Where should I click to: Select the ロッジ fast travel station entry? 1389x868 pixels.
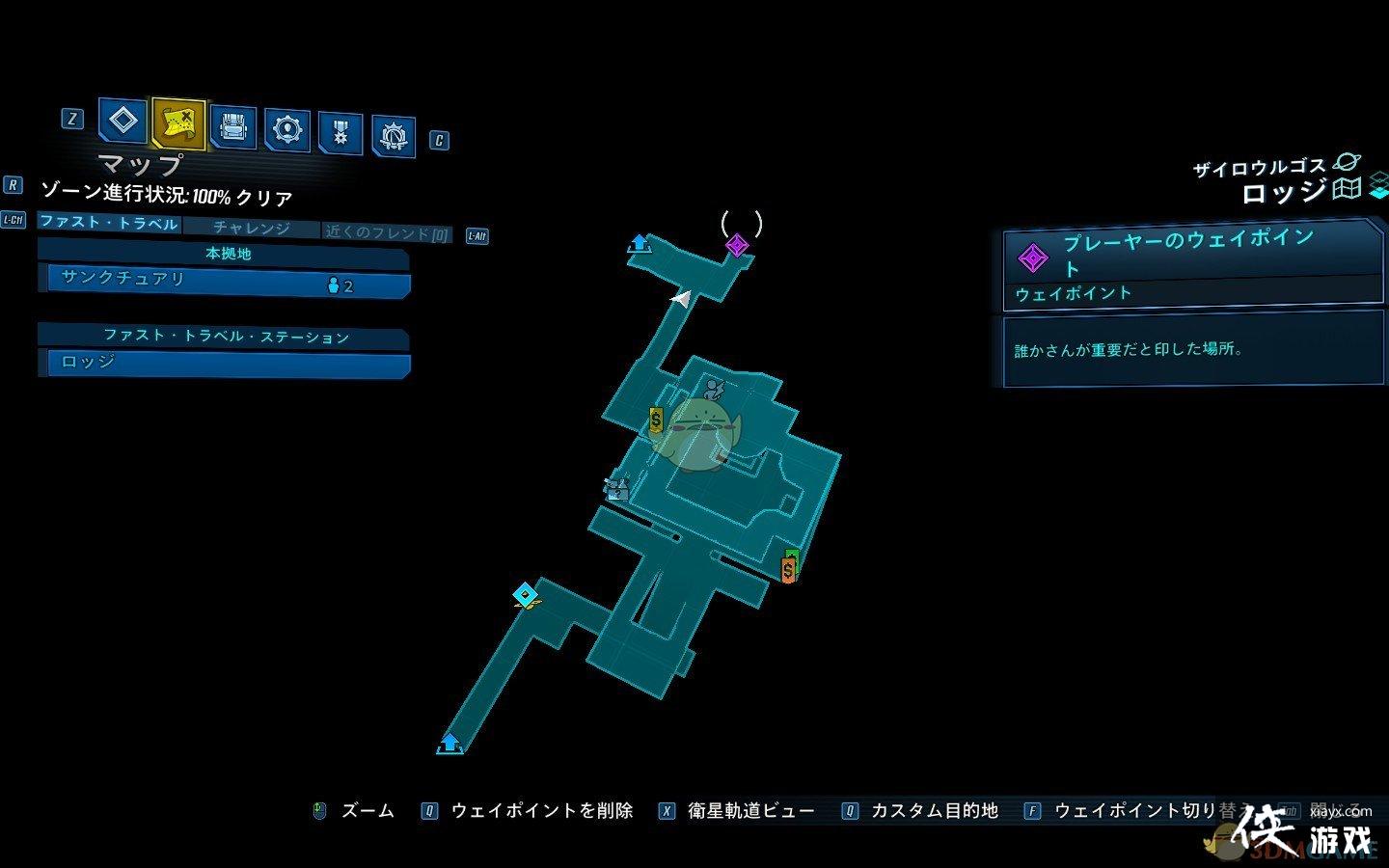click(x=229, y=364)
